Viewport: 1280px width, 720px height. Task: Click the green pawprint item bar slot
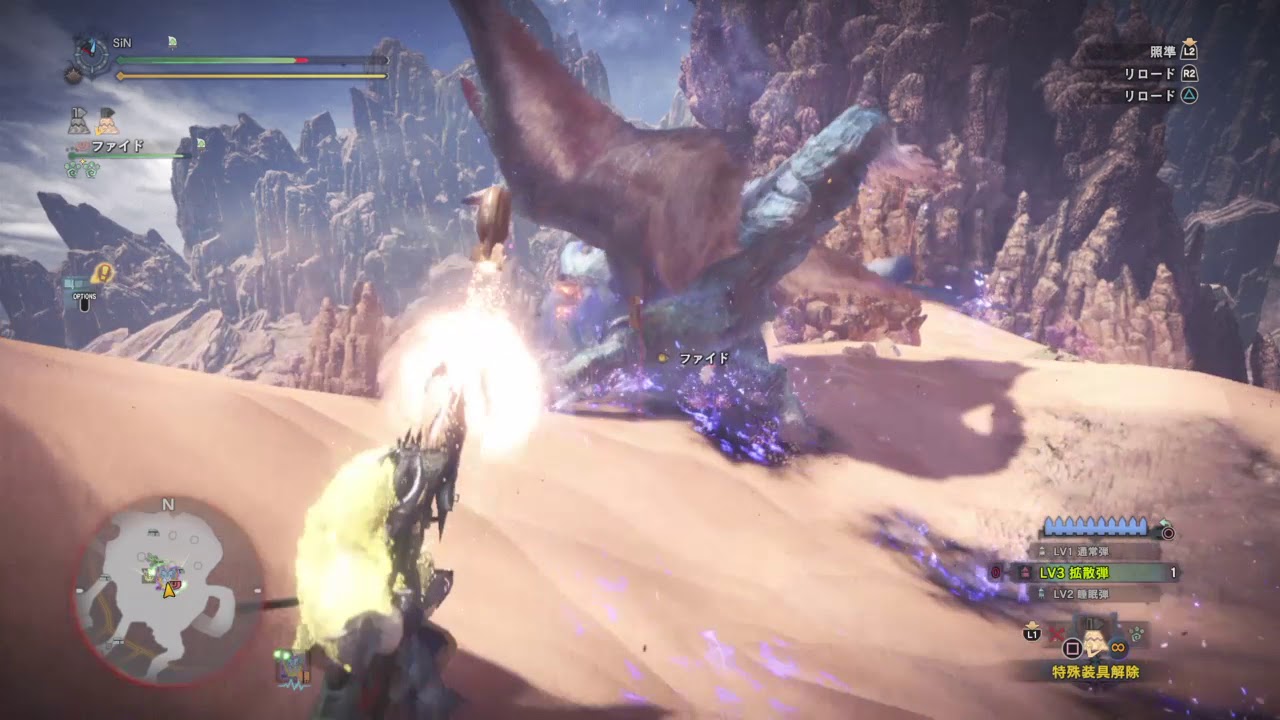coord(1138,631)
